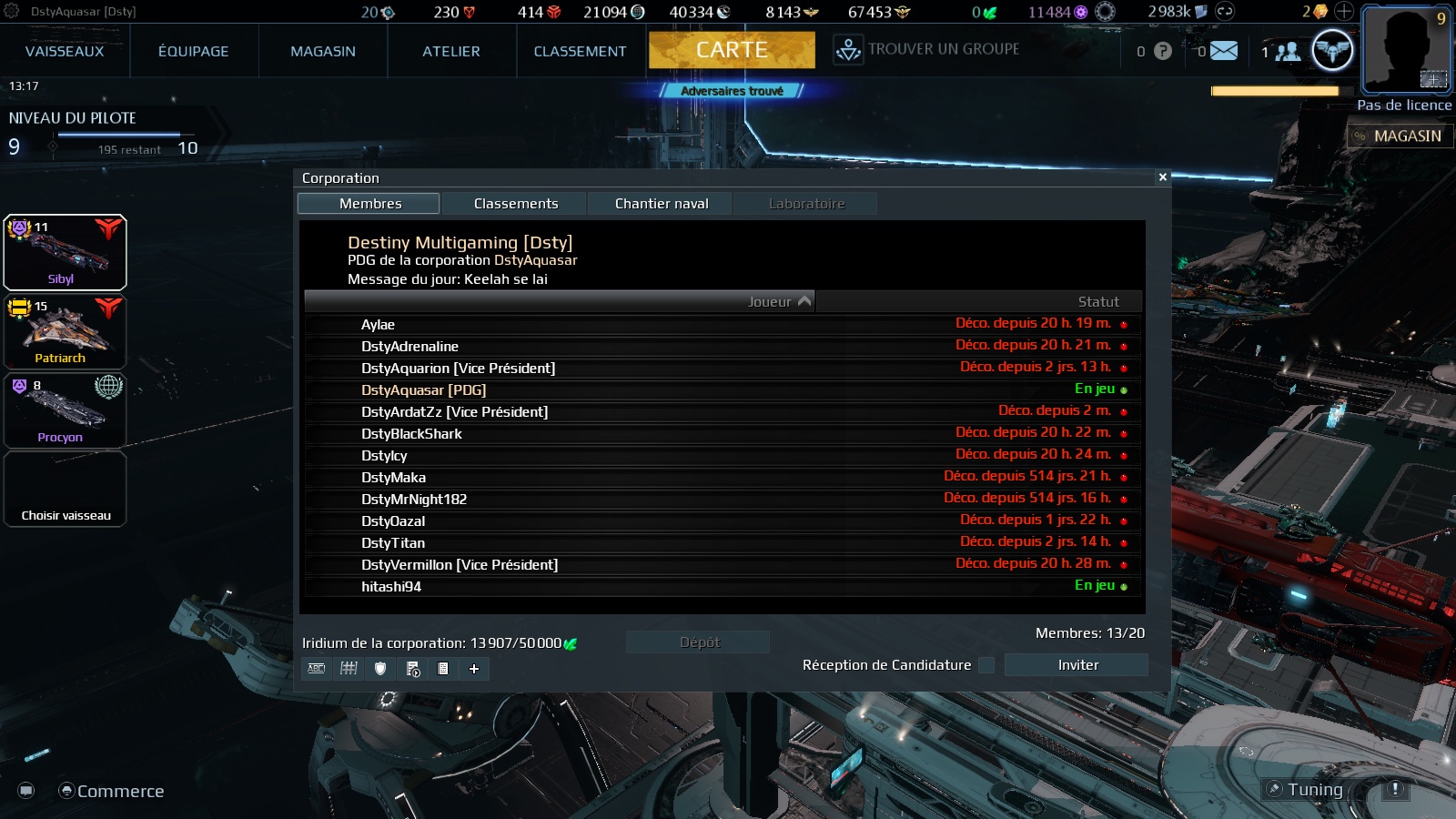This screenshot has height=819, width=1456.
Task: Open the corporation logs document icon
Action: [x=442, y=669]
